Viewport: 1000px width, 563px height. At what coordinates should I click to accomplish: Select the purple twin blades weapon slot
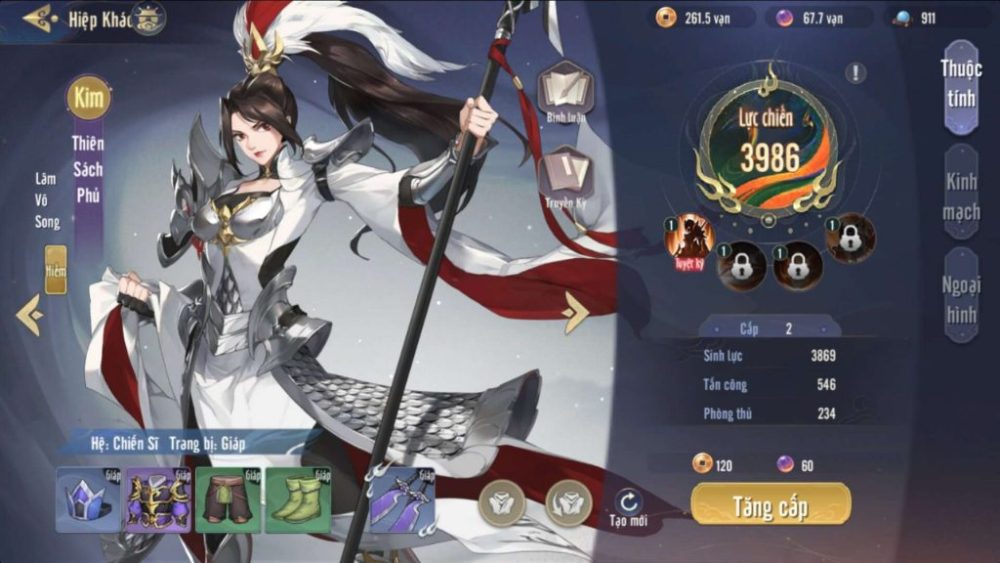pos(402,499)
